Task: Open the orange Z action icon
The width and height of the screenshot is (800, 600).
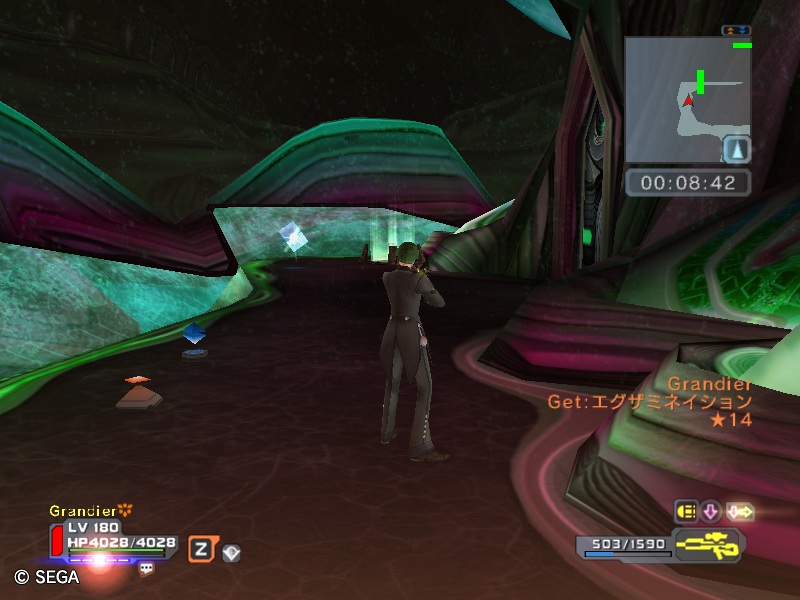Action: pyautogui.click(x=200, y=548)
